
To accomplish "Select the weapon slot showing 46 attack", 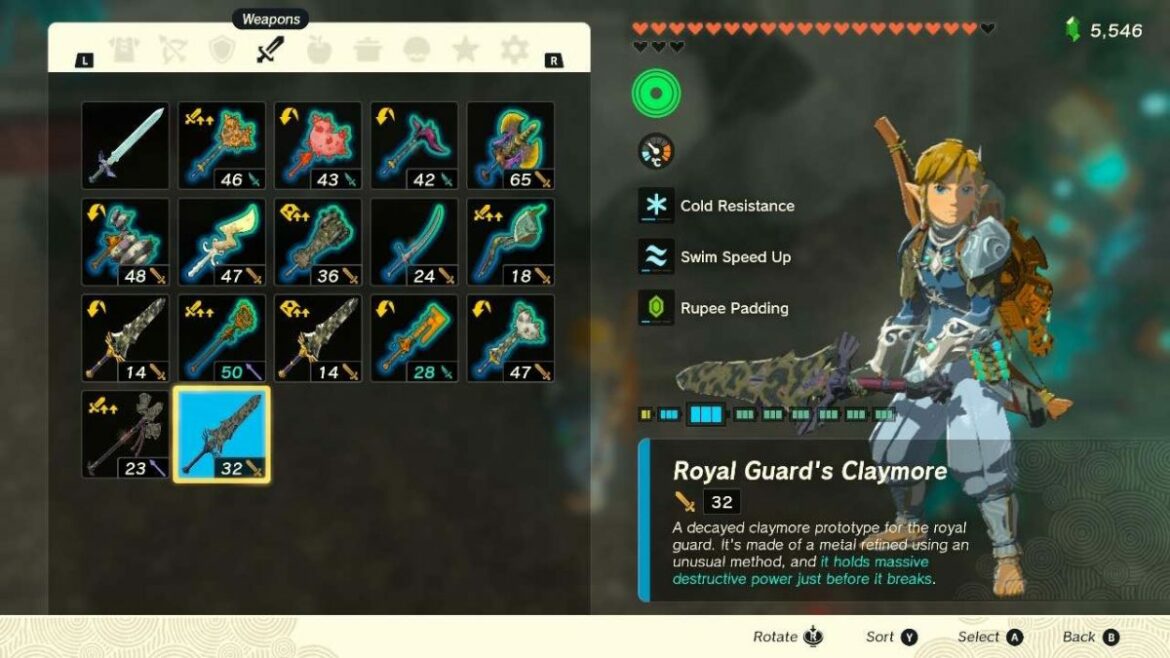I will click(x=221, y=145).
